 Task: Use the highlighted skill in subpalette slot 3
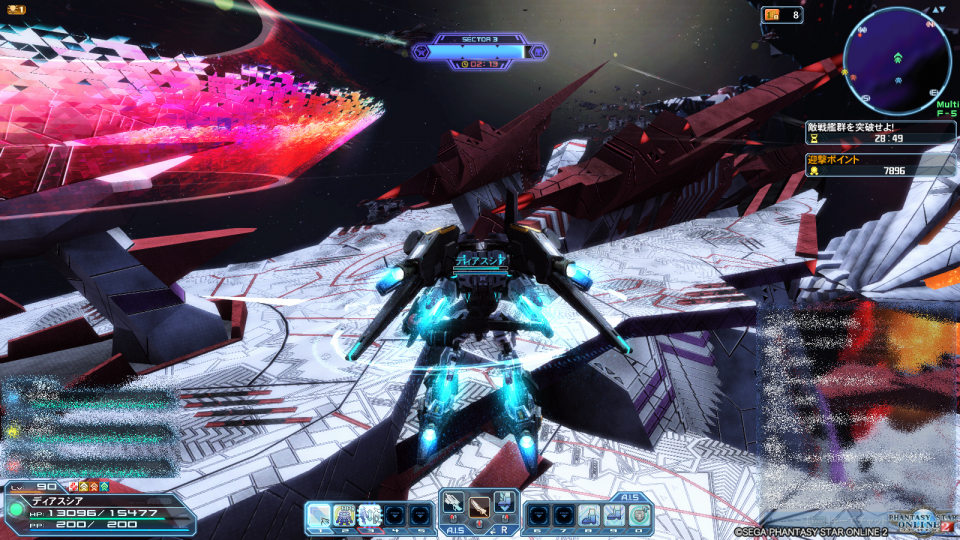click(x=370, y=515)
